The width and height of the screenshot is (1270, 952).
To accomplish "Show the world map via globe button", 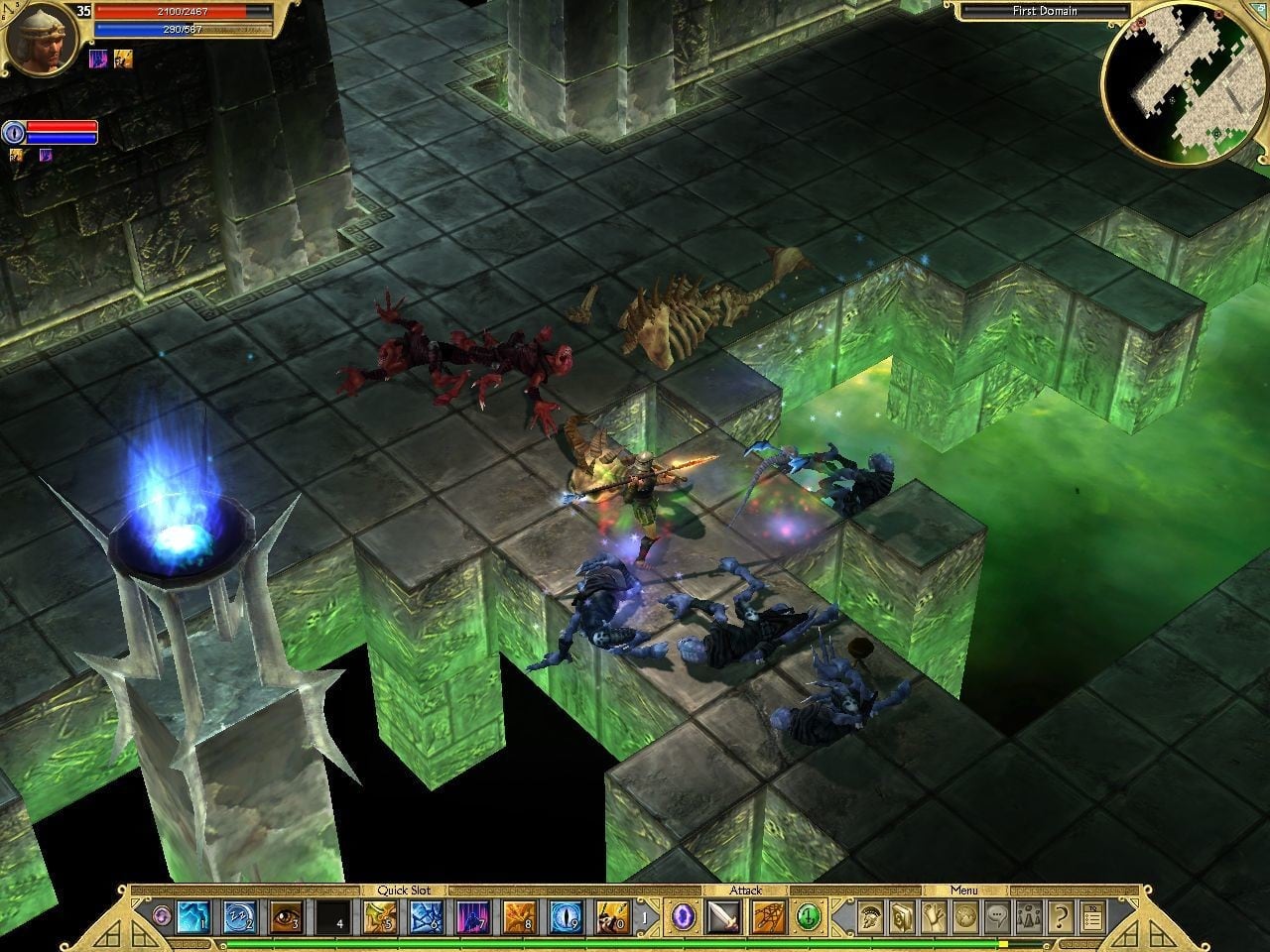I will pyautogui.click(x=964, y=917).
